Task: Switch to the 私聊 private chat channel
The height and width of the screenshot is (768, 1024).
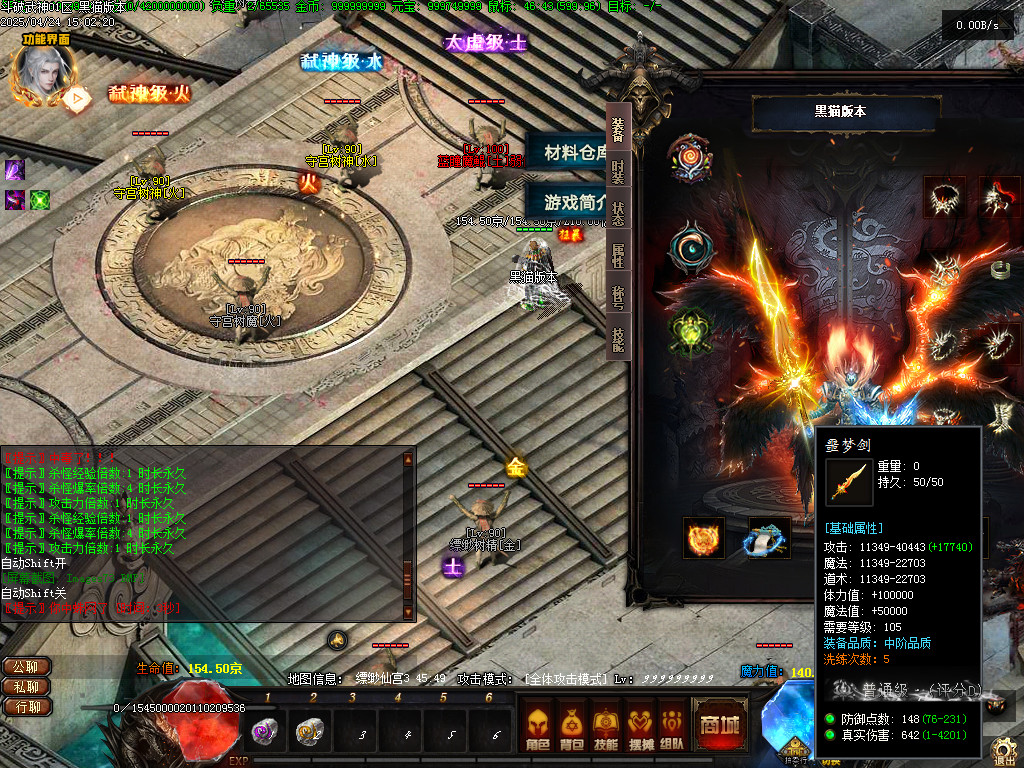Action: click(x=27, y=687)
